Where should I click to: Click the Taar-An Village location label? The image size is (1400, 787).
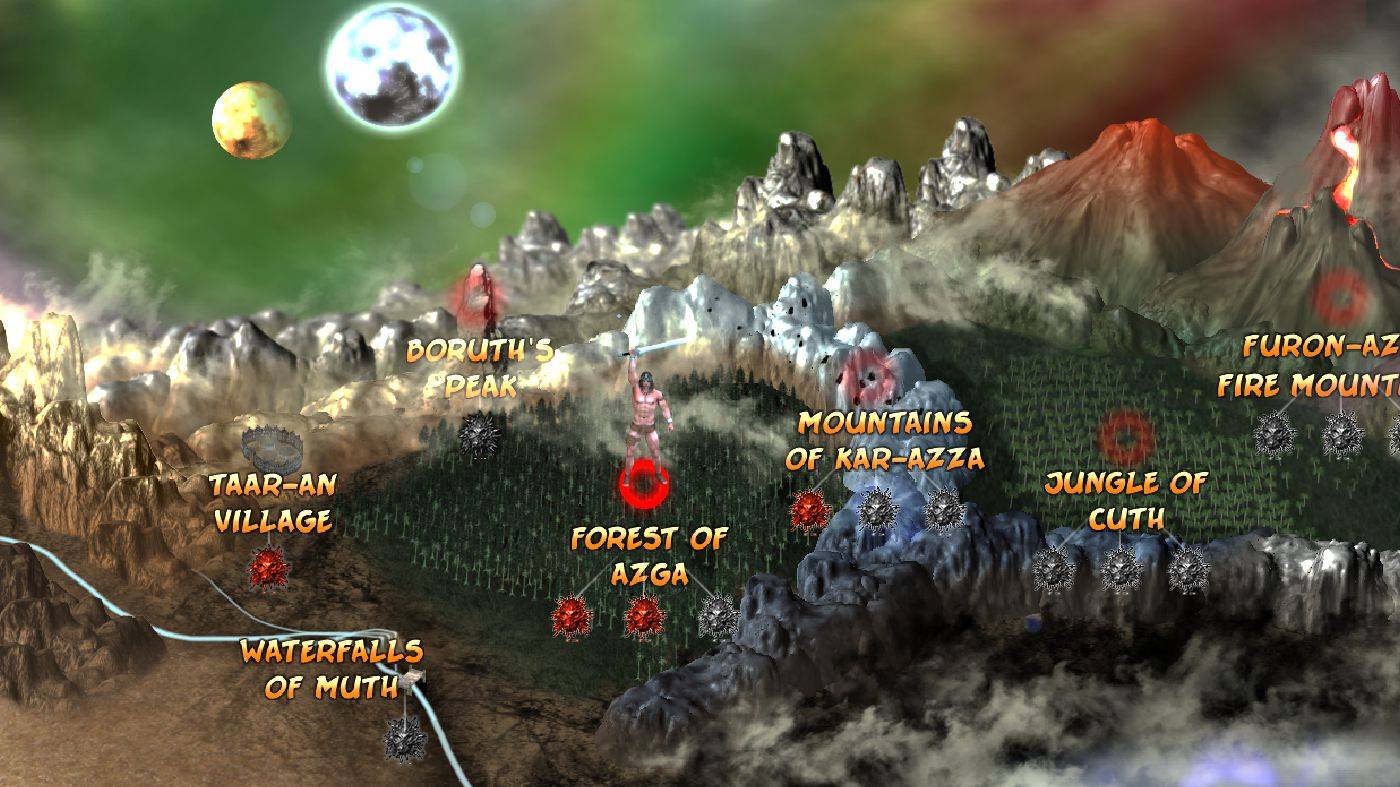point(272,503)
